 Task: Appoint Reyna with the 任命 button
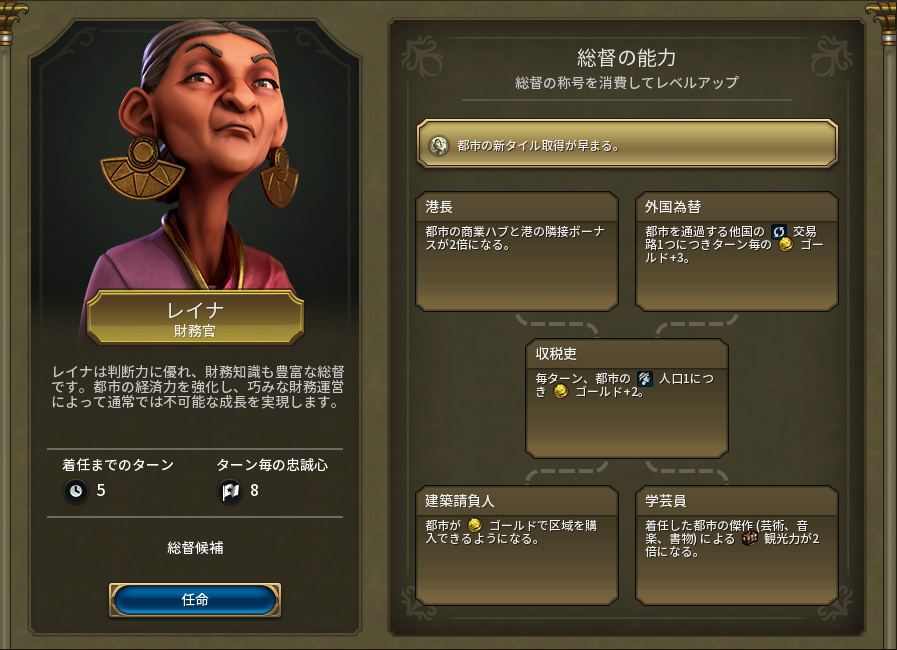click(x=195, y=600)
